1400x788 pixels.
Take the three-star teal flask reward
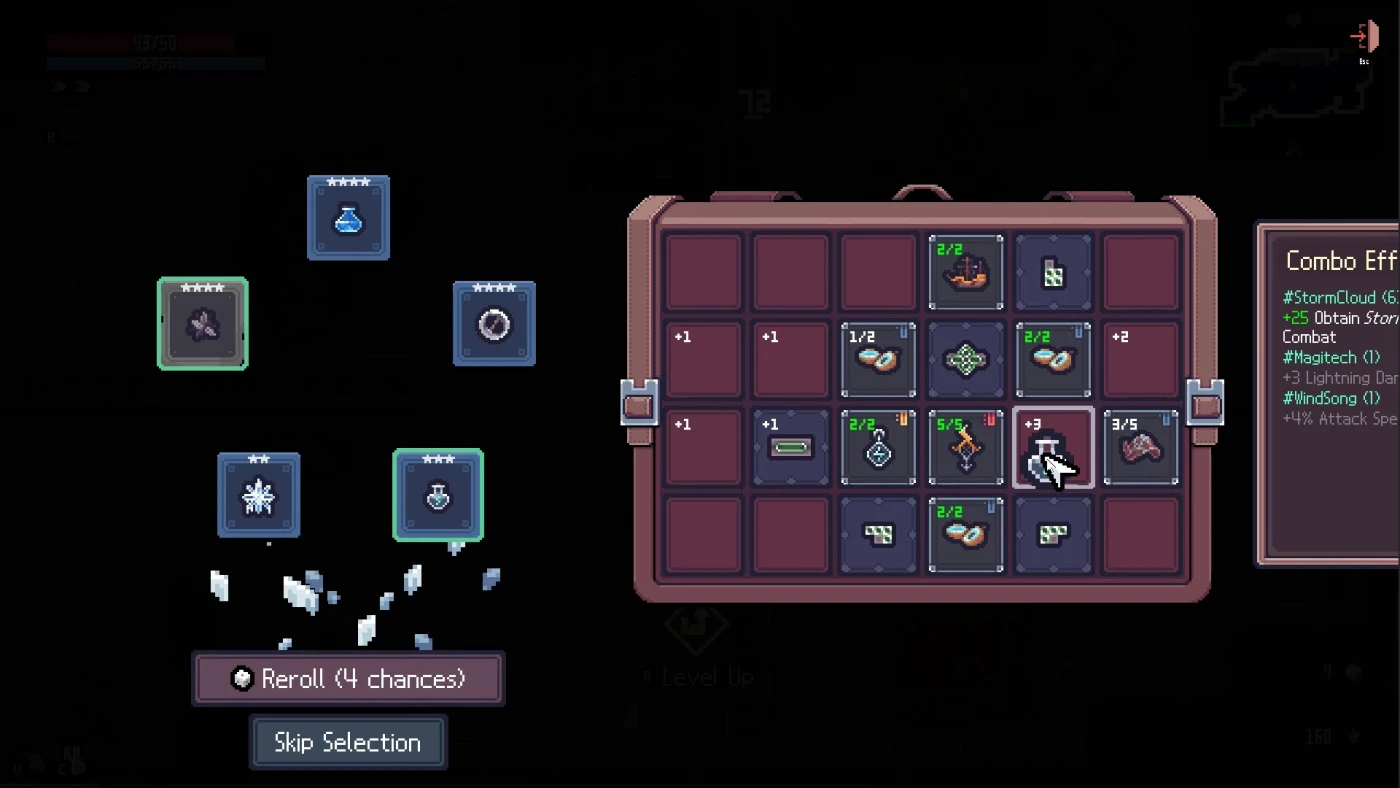tap(438, 495)
